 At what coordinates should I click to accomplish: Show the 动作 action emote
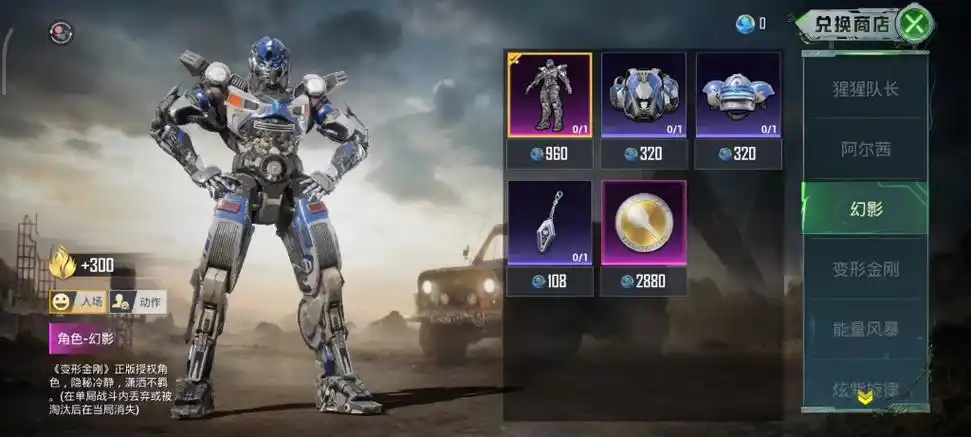(x=137, y=301)
